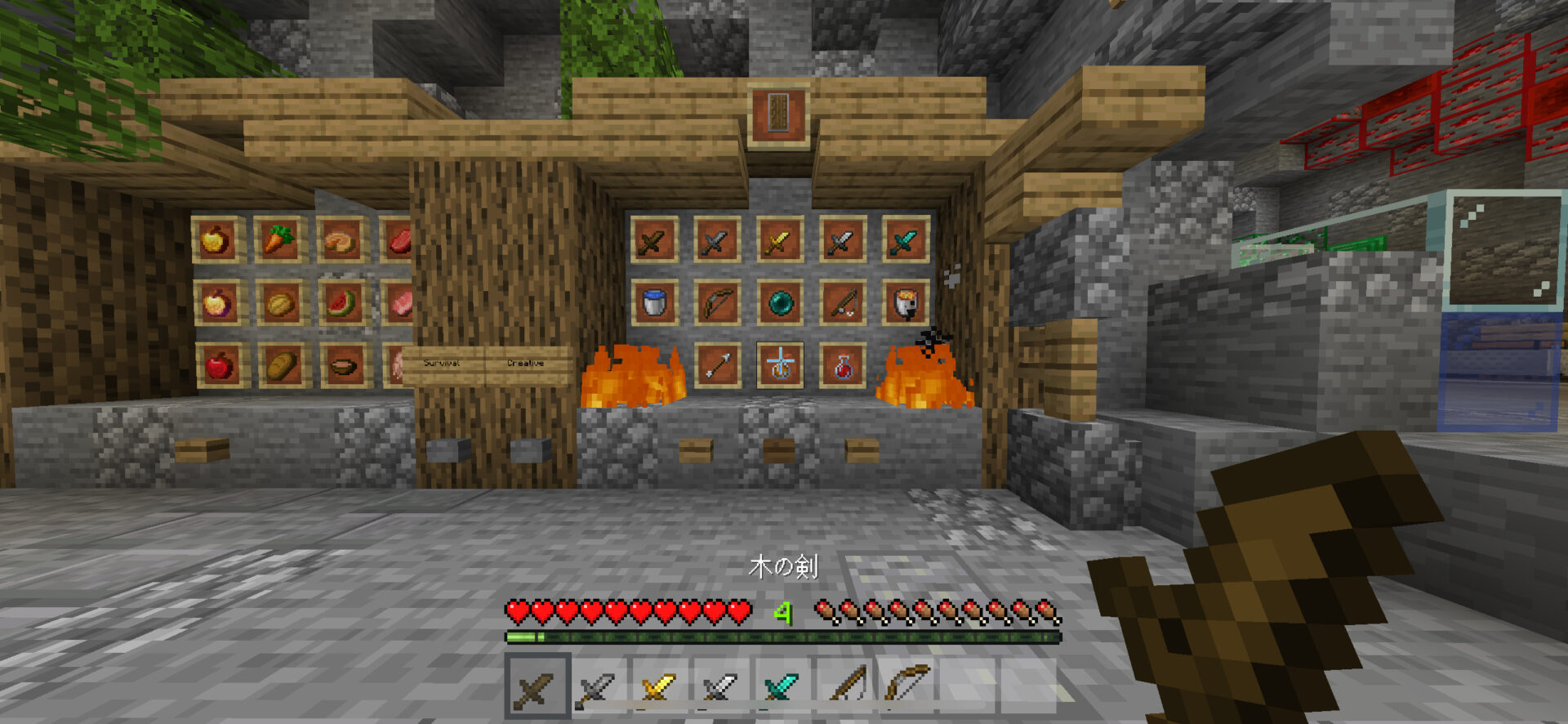Equip the bow from the hotbar

906,687
